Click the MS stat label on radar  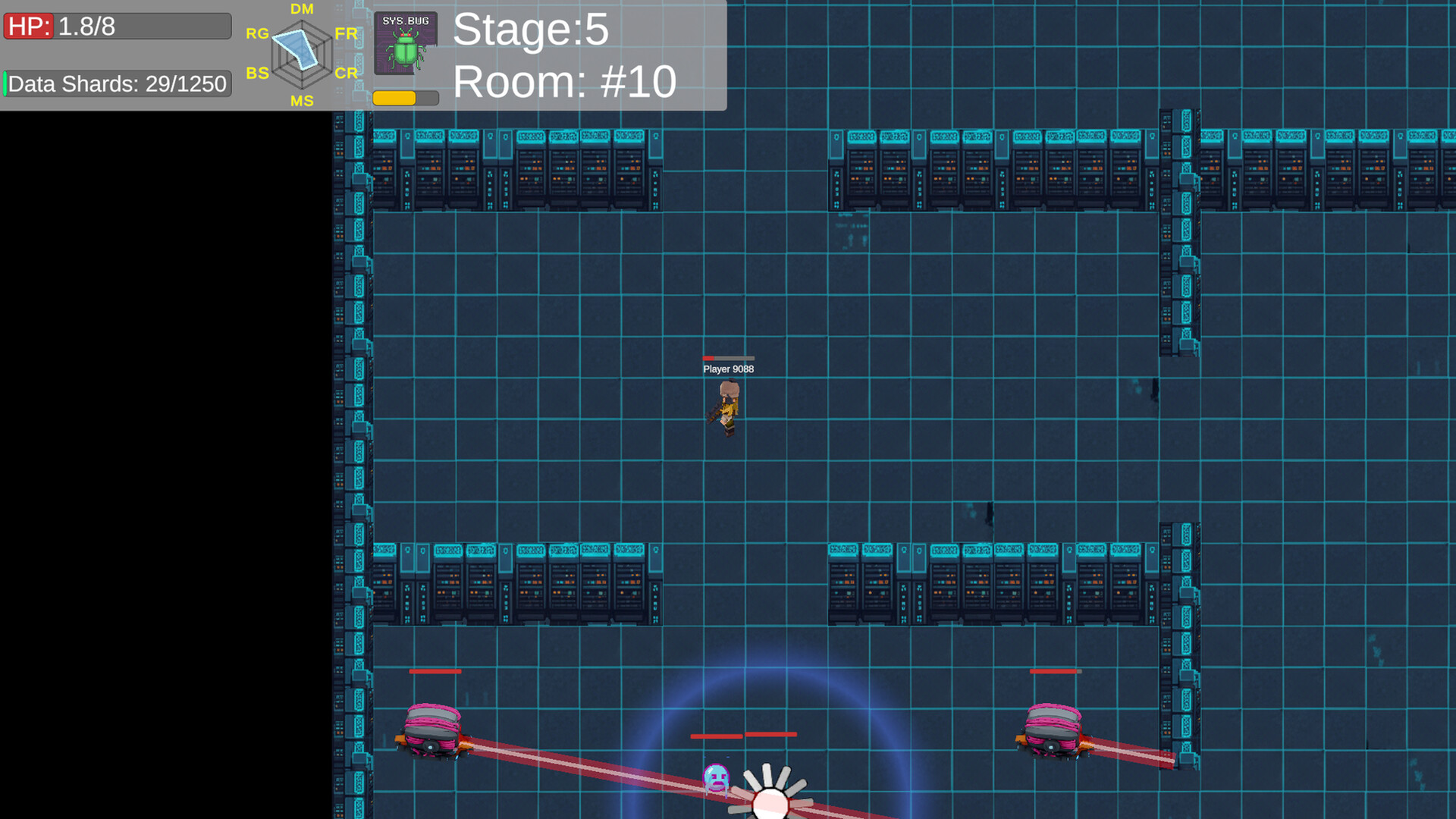[x=302, y=99]
